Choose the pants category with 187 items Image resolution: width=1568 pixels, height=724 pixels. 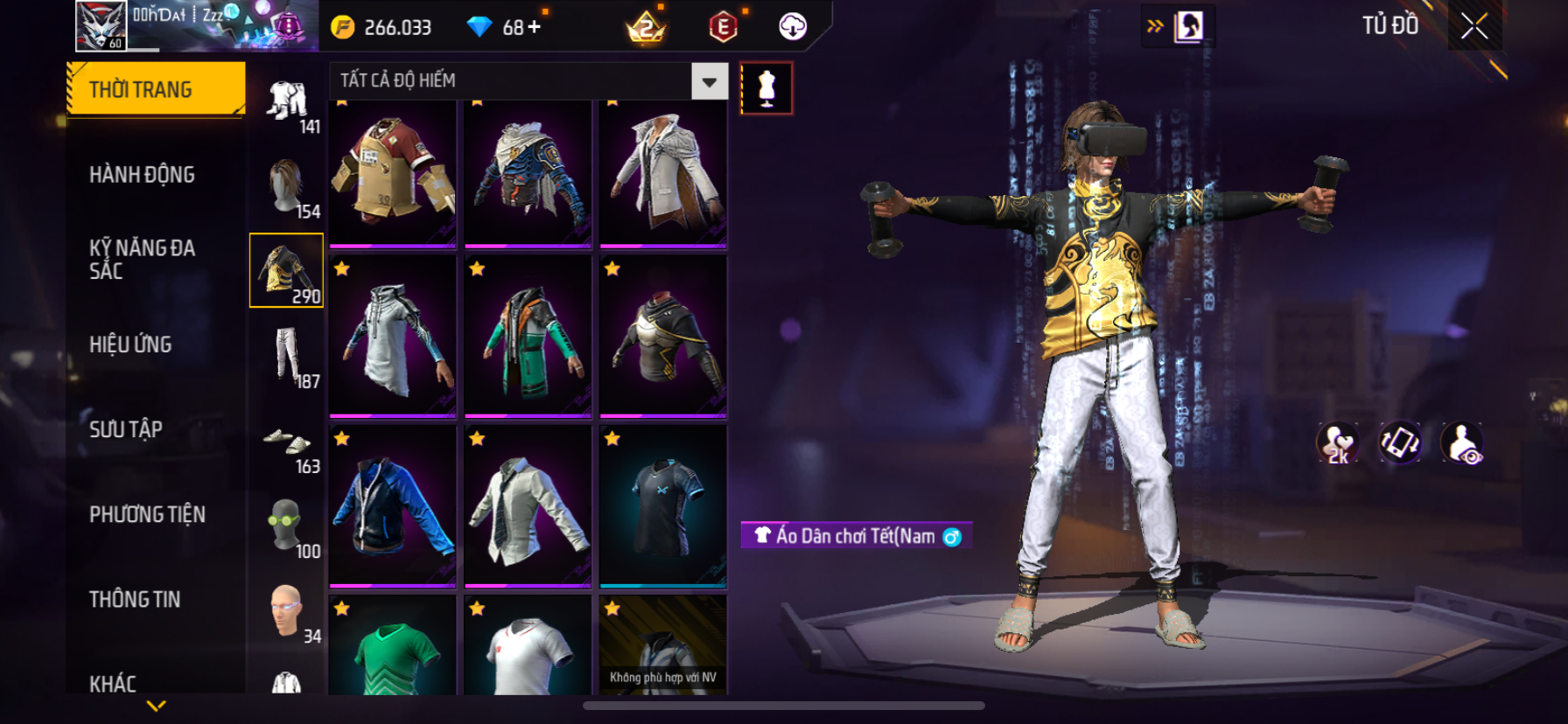point(287,357)
